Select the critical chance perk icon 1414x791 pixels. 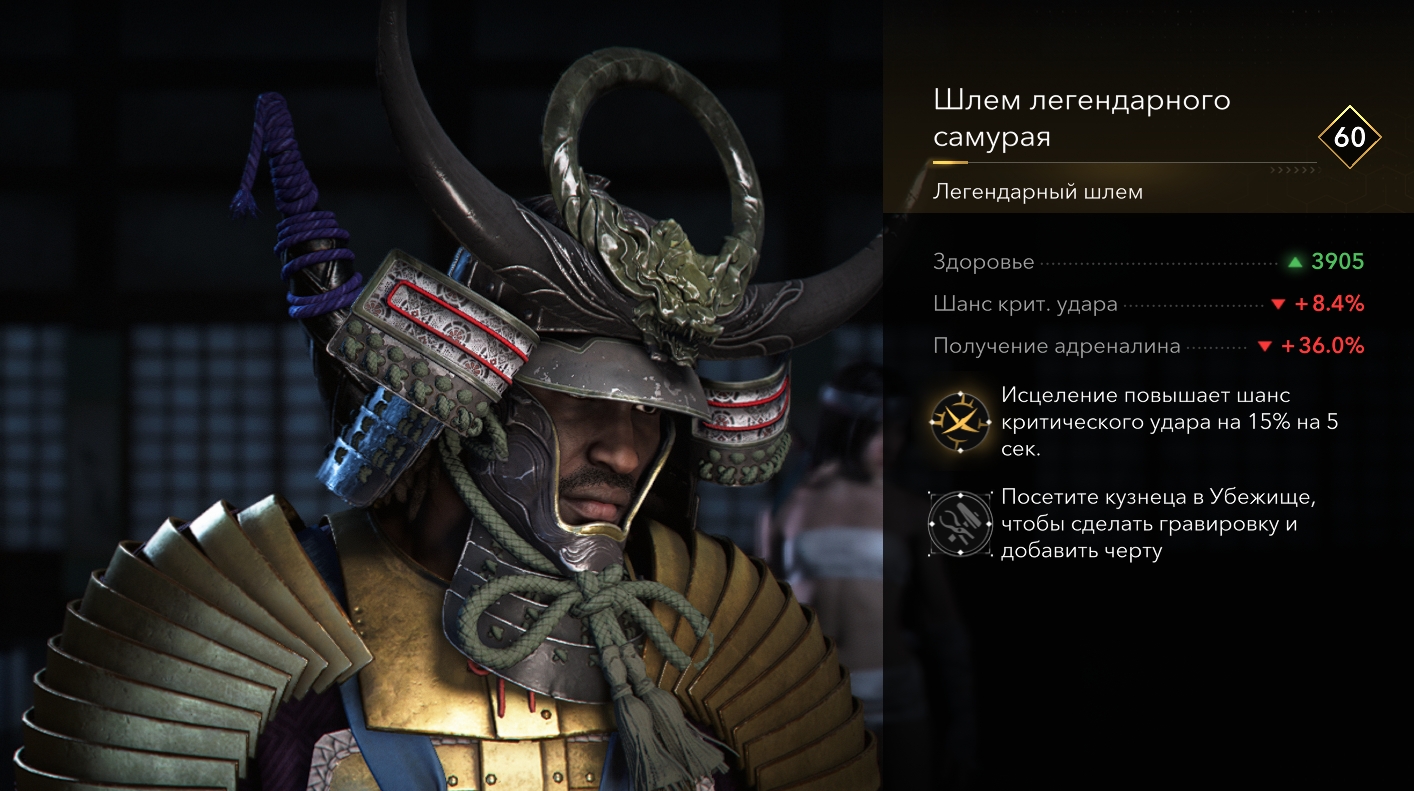[x=958, y=421]
